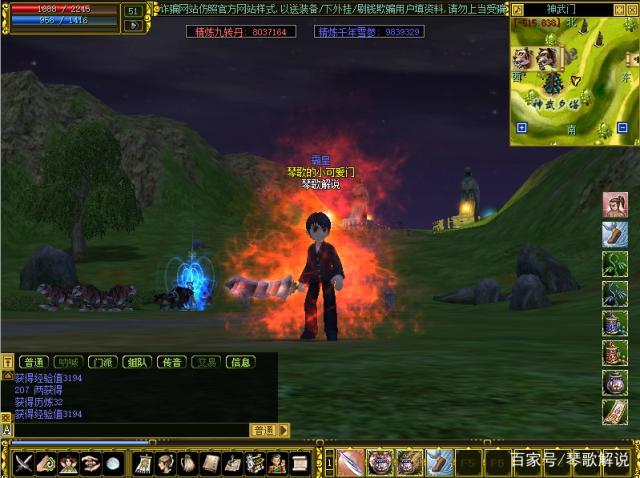Click the chat text input field
Viewport: 640px width, 478px height.
[x=130, y=430]
